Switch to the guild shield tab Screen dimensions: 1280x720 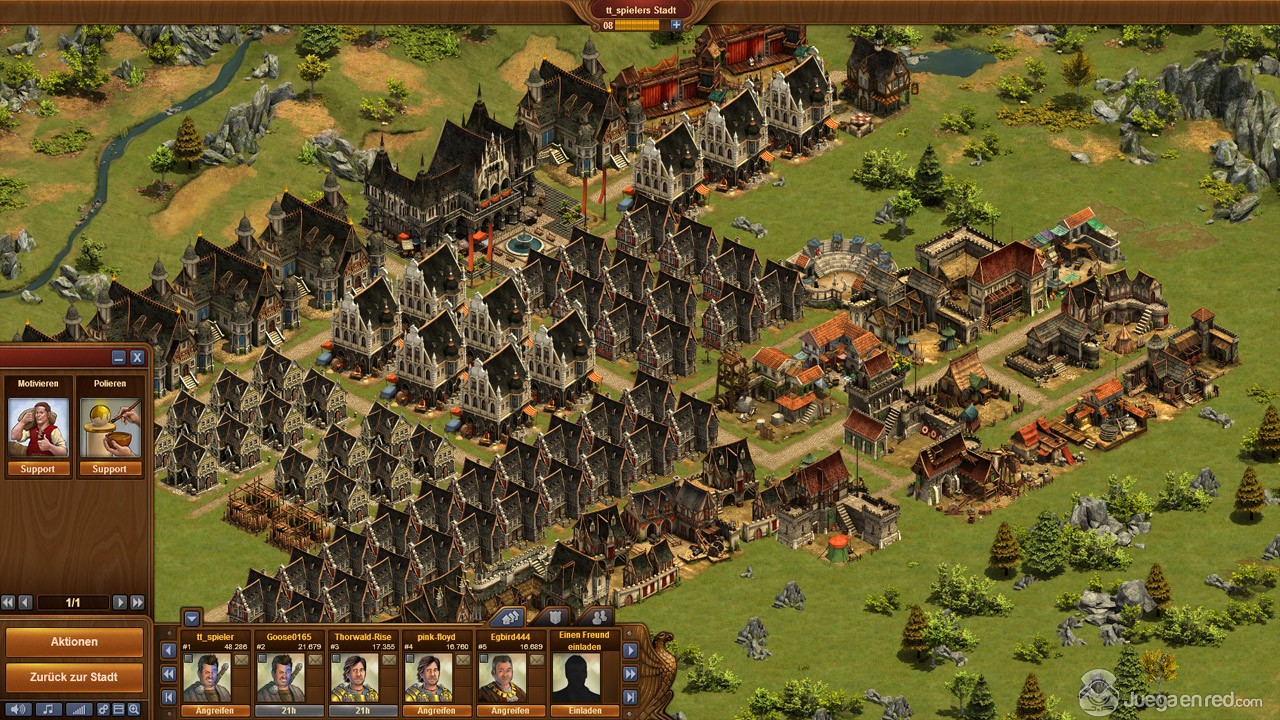pos(552,617)
